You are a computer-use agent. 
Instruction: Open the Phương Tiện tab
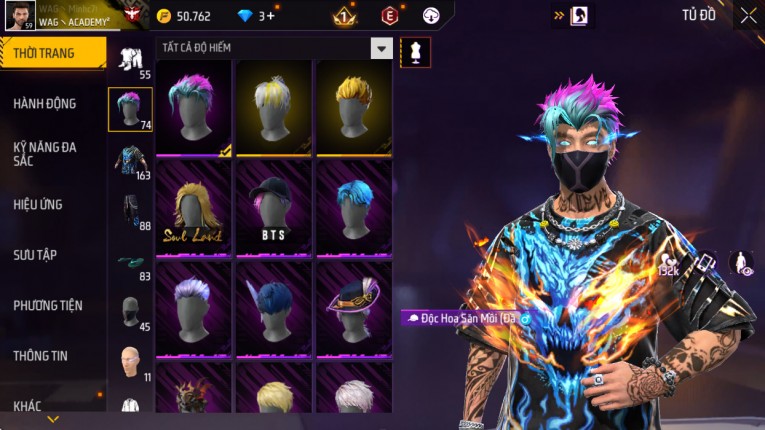coord(47,305)
